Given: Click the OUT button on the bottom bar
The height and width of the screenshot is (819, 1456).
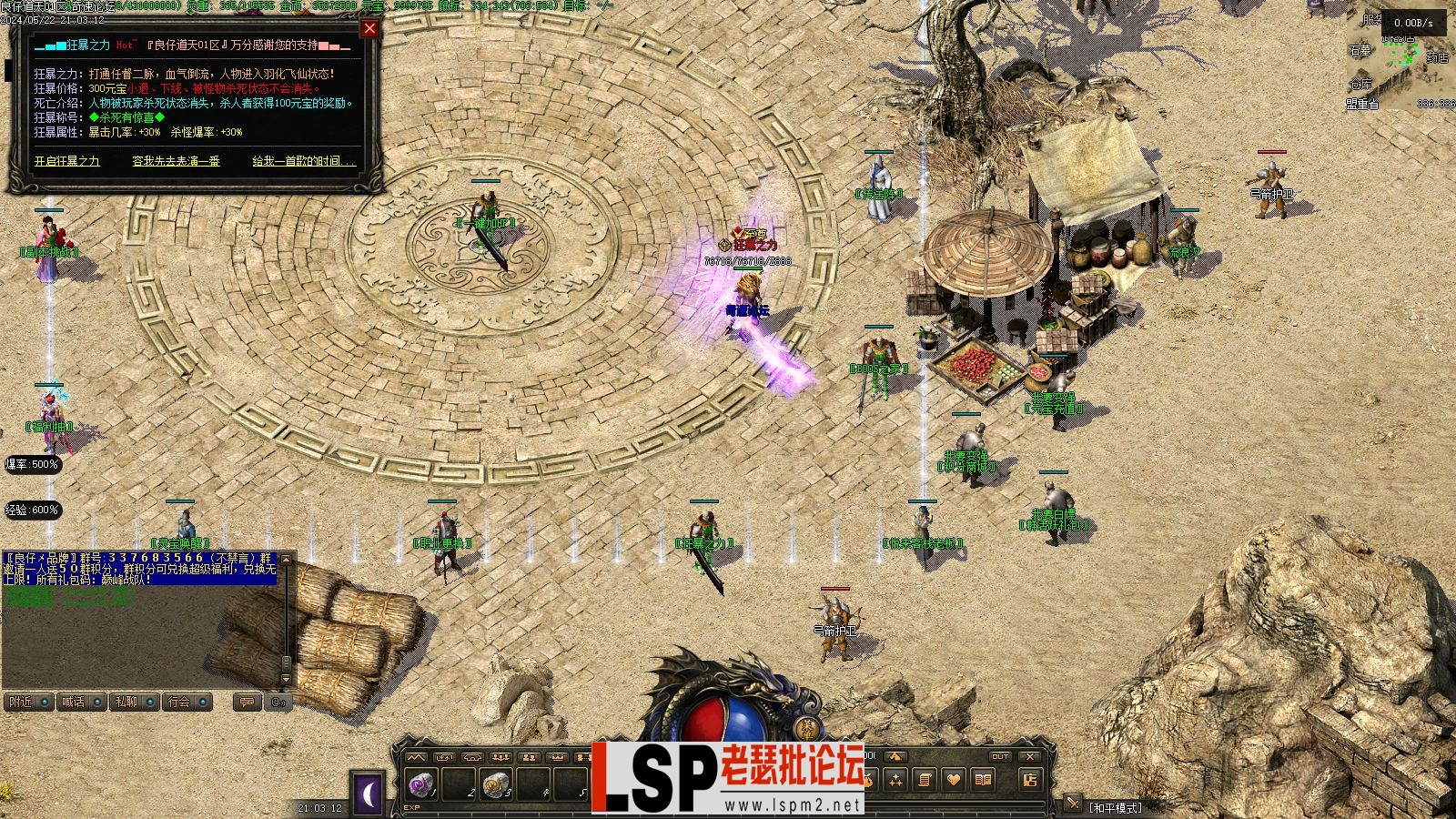Looking at the screenshot, I should (x=1000, y=756).
